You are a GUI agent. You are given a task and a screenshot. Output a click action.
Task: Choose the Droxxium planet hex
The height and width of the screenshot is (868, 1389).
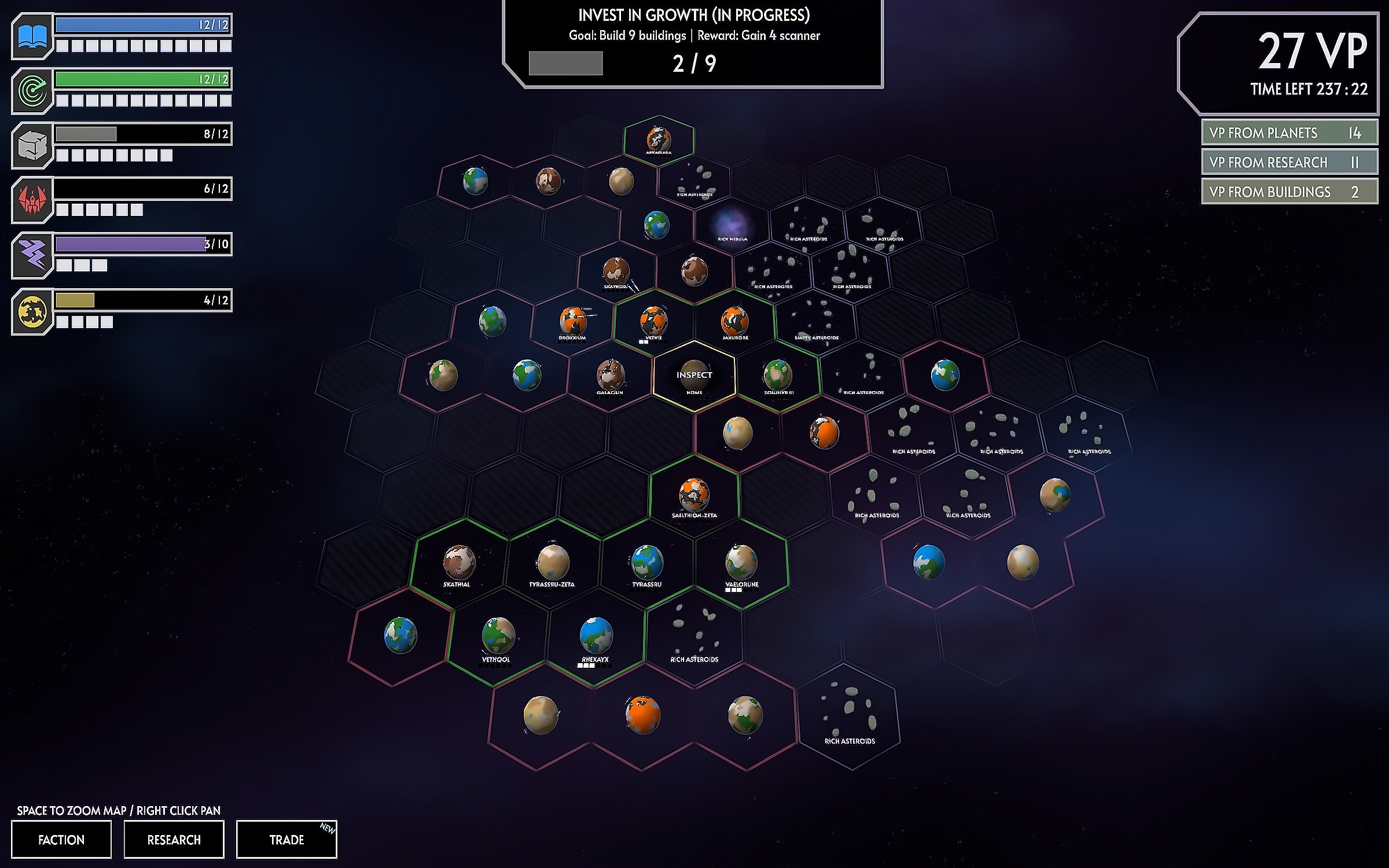pyautogui.click(x=572, y=322)
